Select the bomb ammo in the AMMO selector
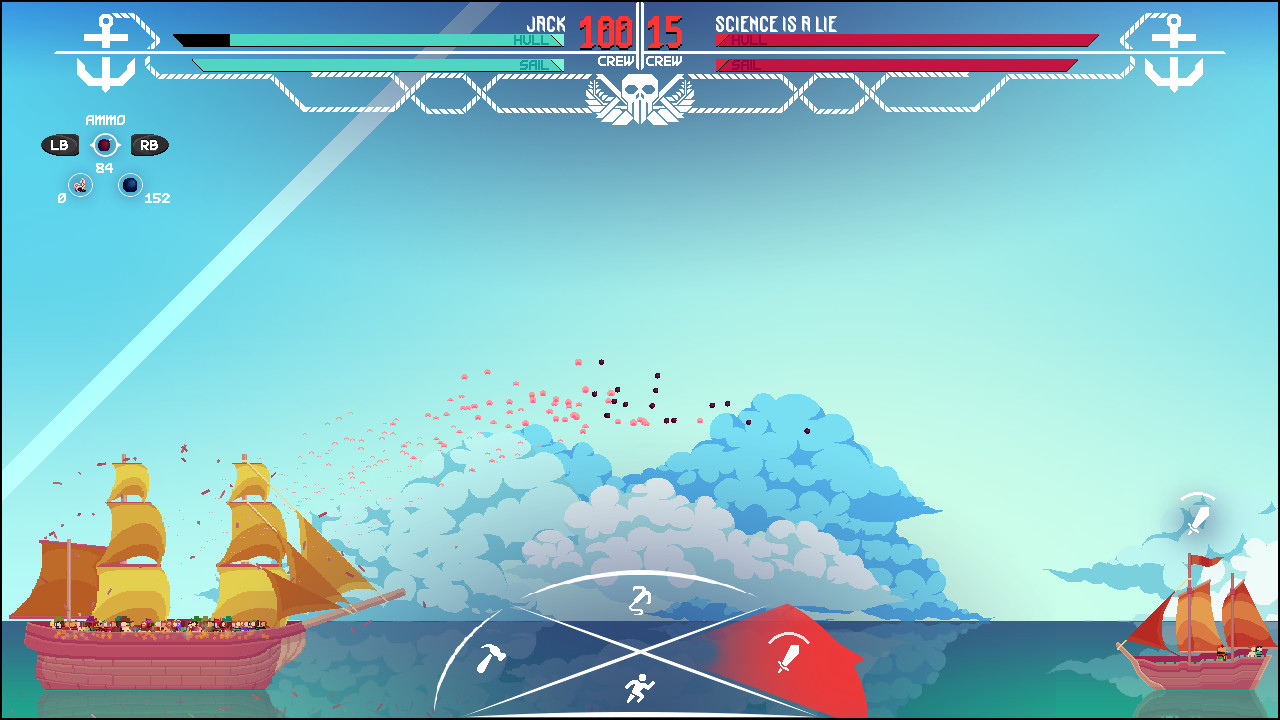1280x720 pixels. coord(104,144)
